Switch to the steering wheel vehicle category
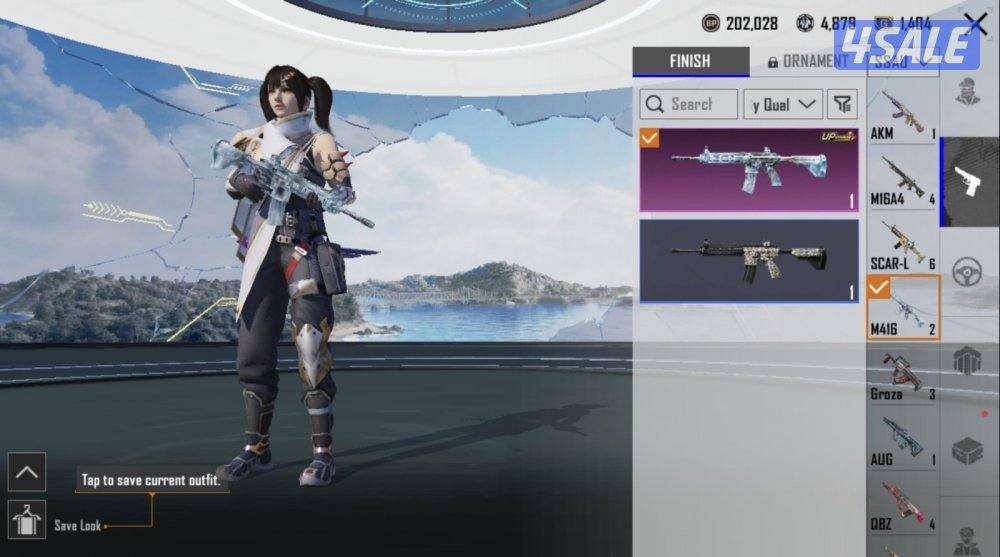Image resolution: width=1000 pixels, height=557 pixels. coord(968,272)
